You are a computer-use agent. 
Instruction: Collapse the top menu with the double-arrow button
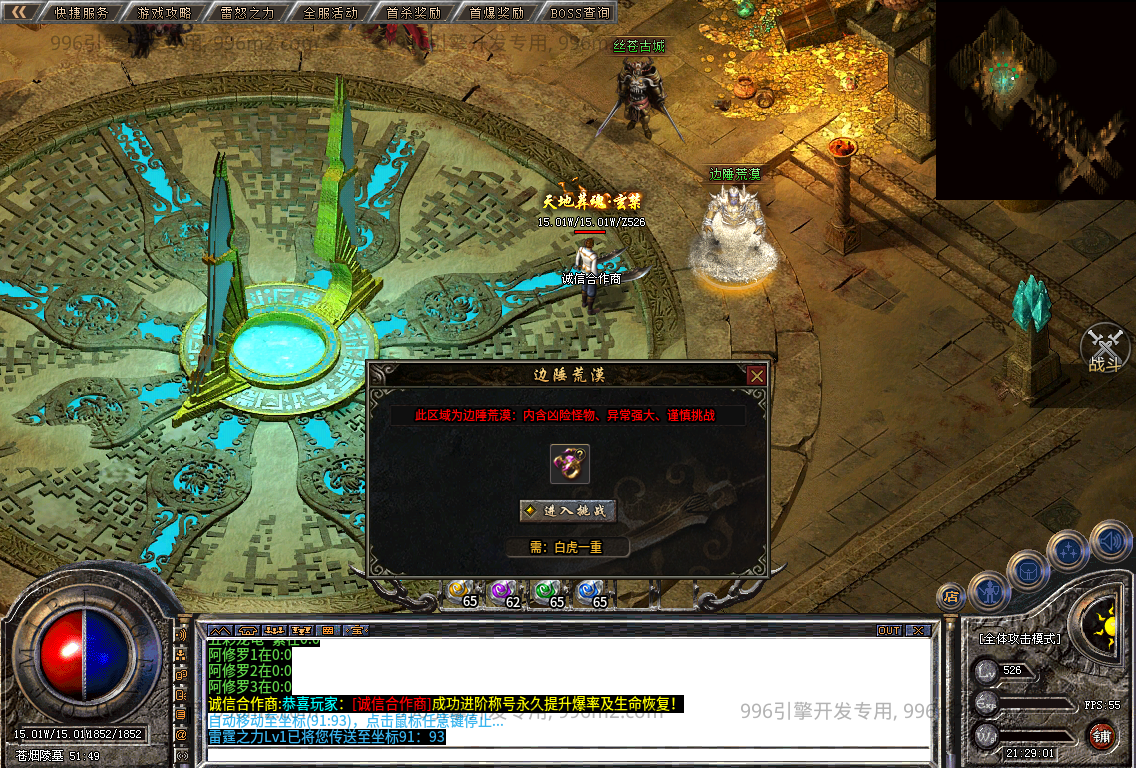[19, 13]
